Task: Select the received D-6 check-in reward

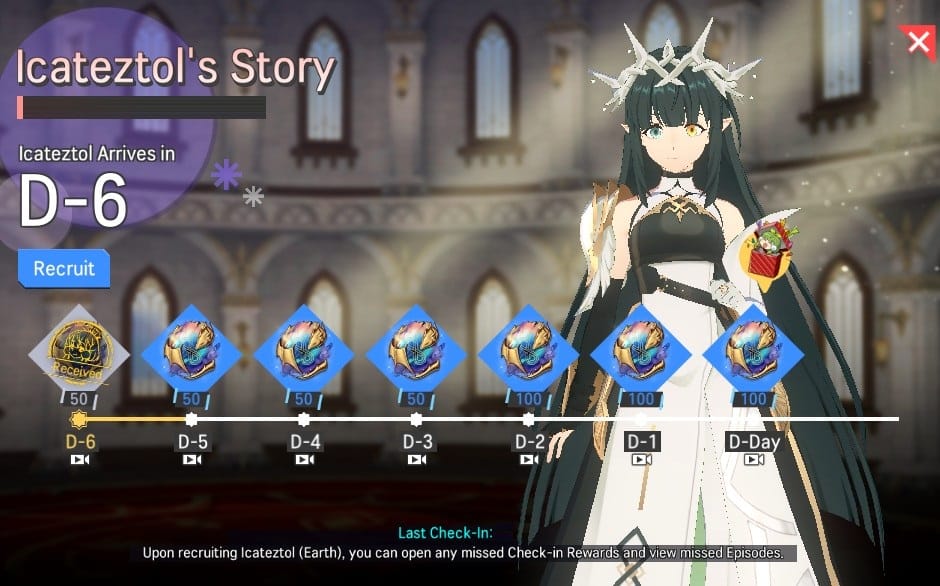Action: 78,350
